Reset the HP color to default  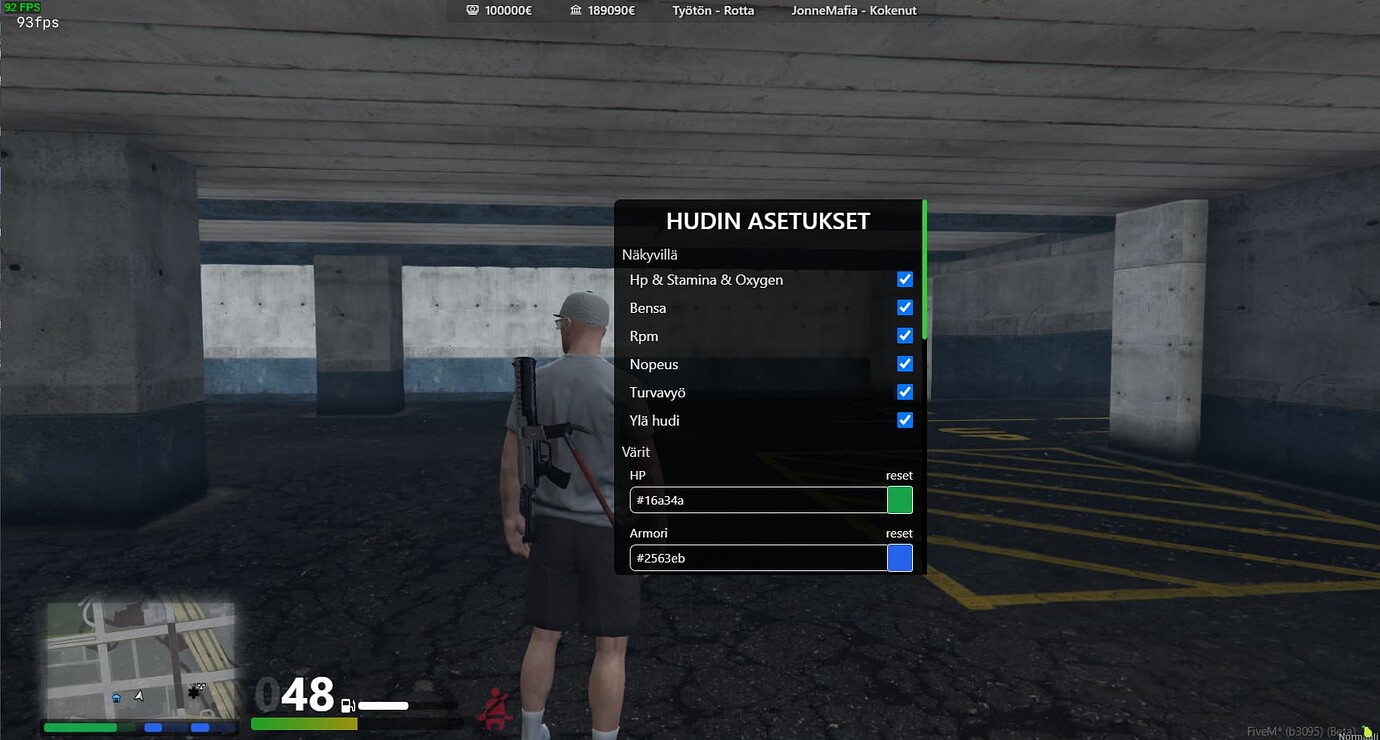click(897, 475)
